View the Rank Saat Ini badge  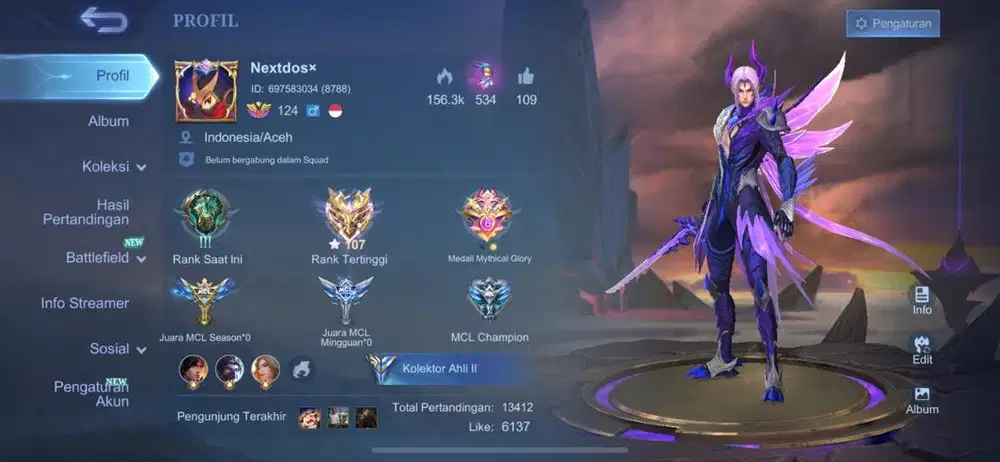coord(207,216)
